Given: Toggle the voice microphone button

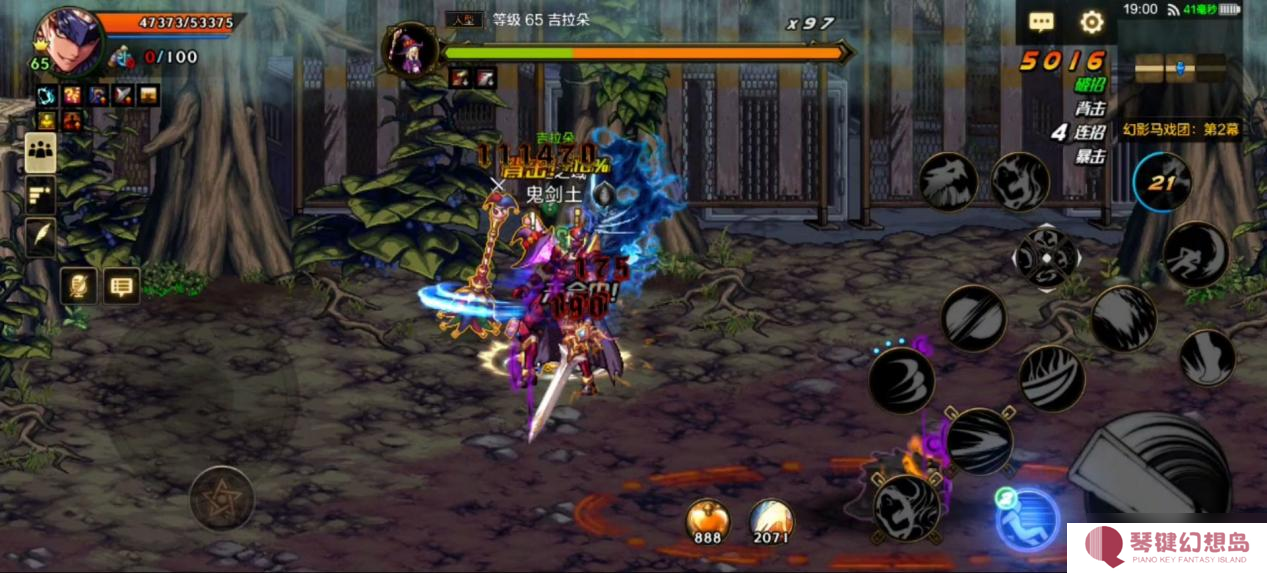Looking at the screenshot, I should [x=78, y=287].
